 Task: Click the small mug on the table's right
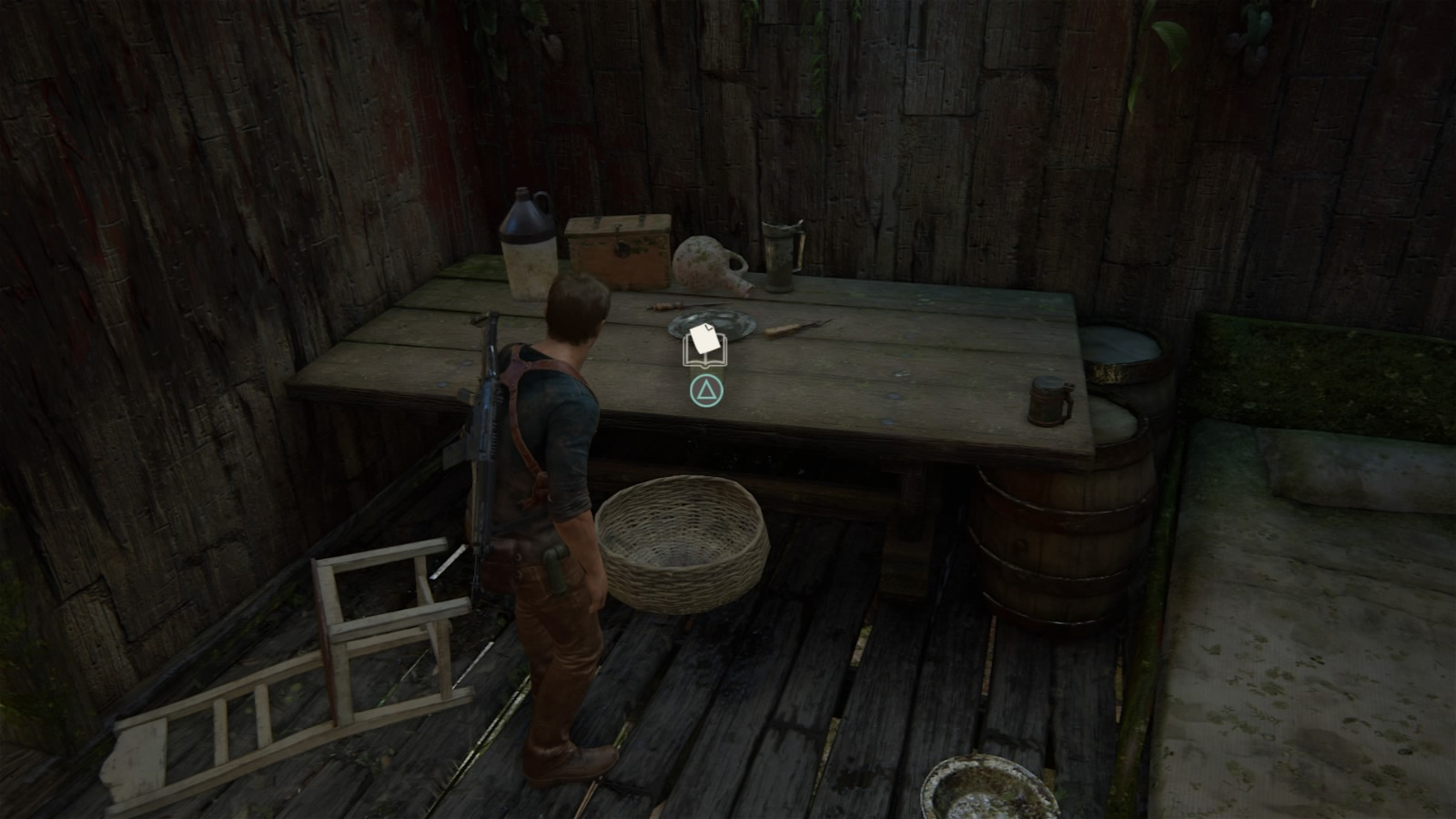tap(1048, 400)
